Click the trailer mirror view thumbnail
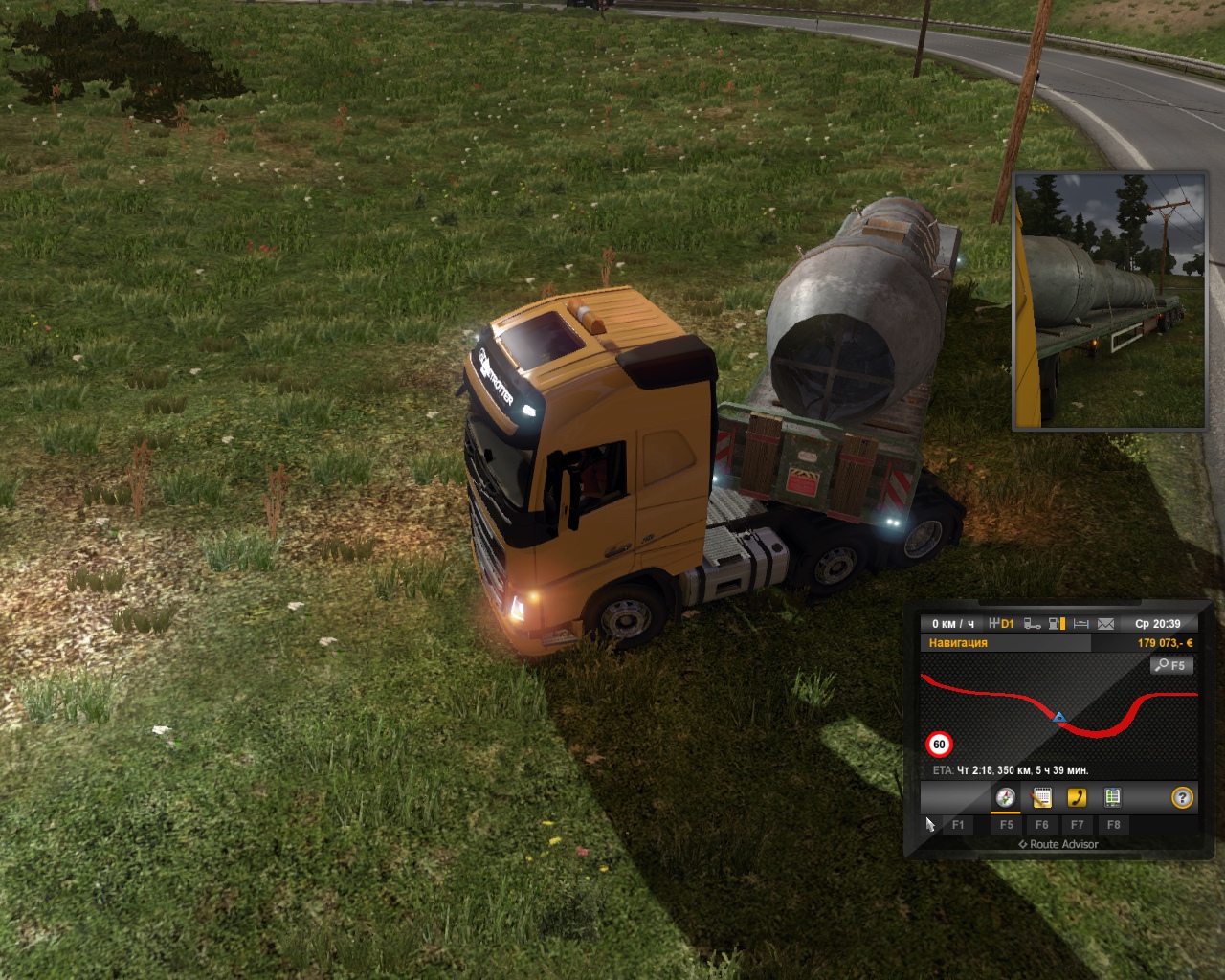Image resolution: width=1225 pixels, height=980 pixels. 1109,301
